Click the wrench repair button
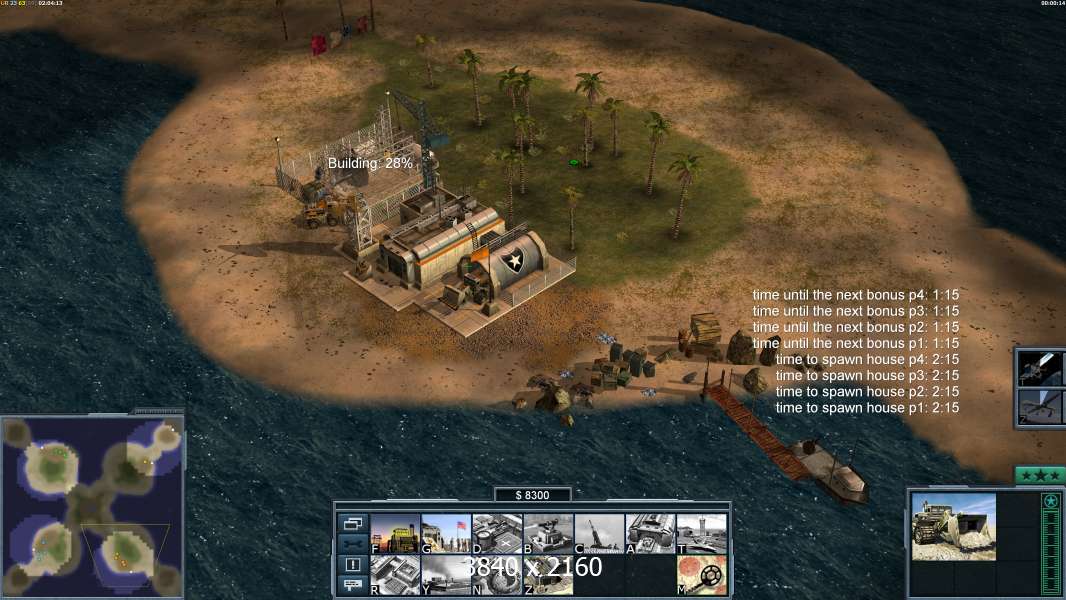1066x600 pixels. tap(352, 544)
